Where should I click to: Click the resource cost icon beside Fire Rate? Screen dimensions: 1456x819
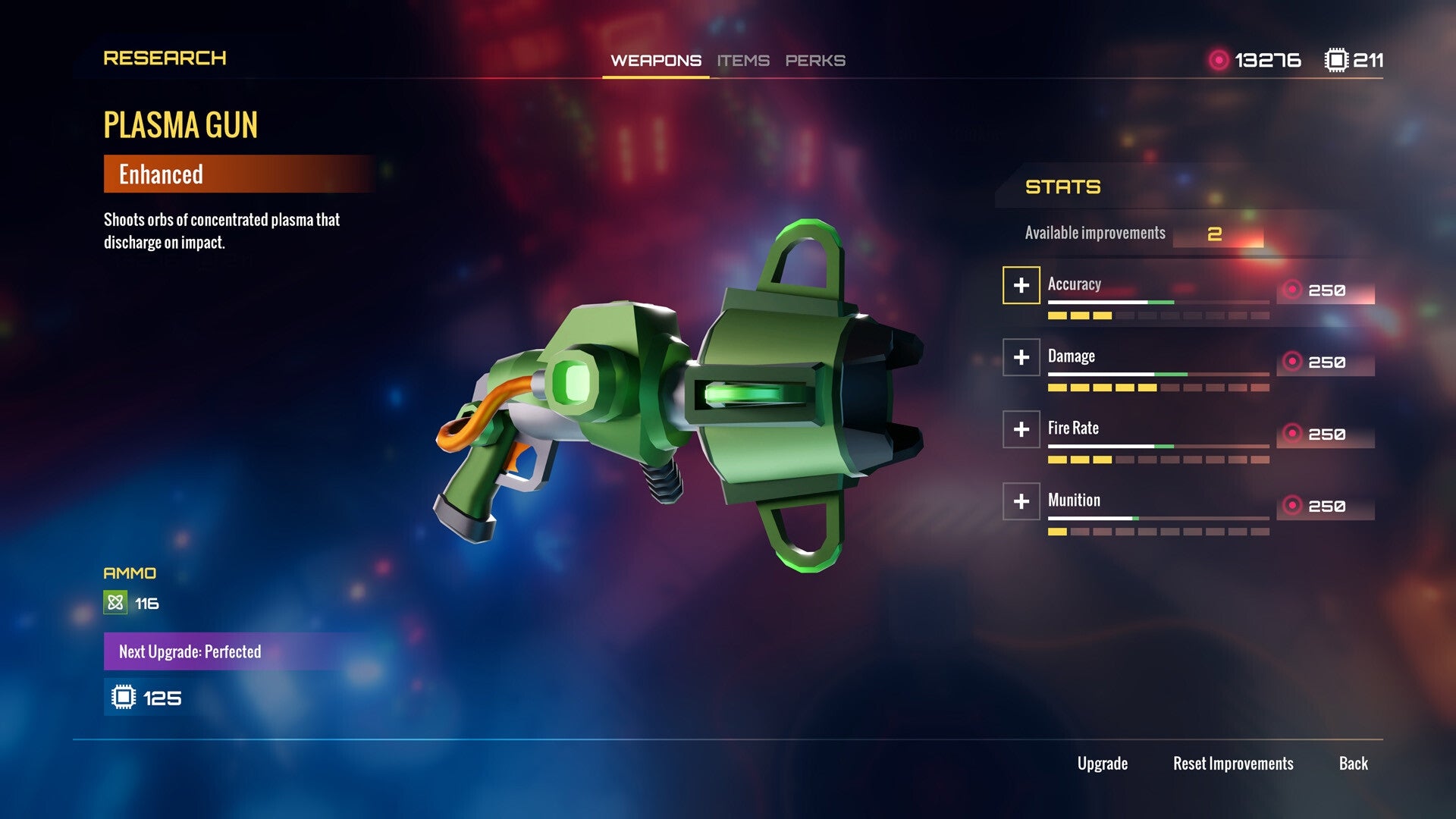pyautogui.click(x=1294, y=433)
